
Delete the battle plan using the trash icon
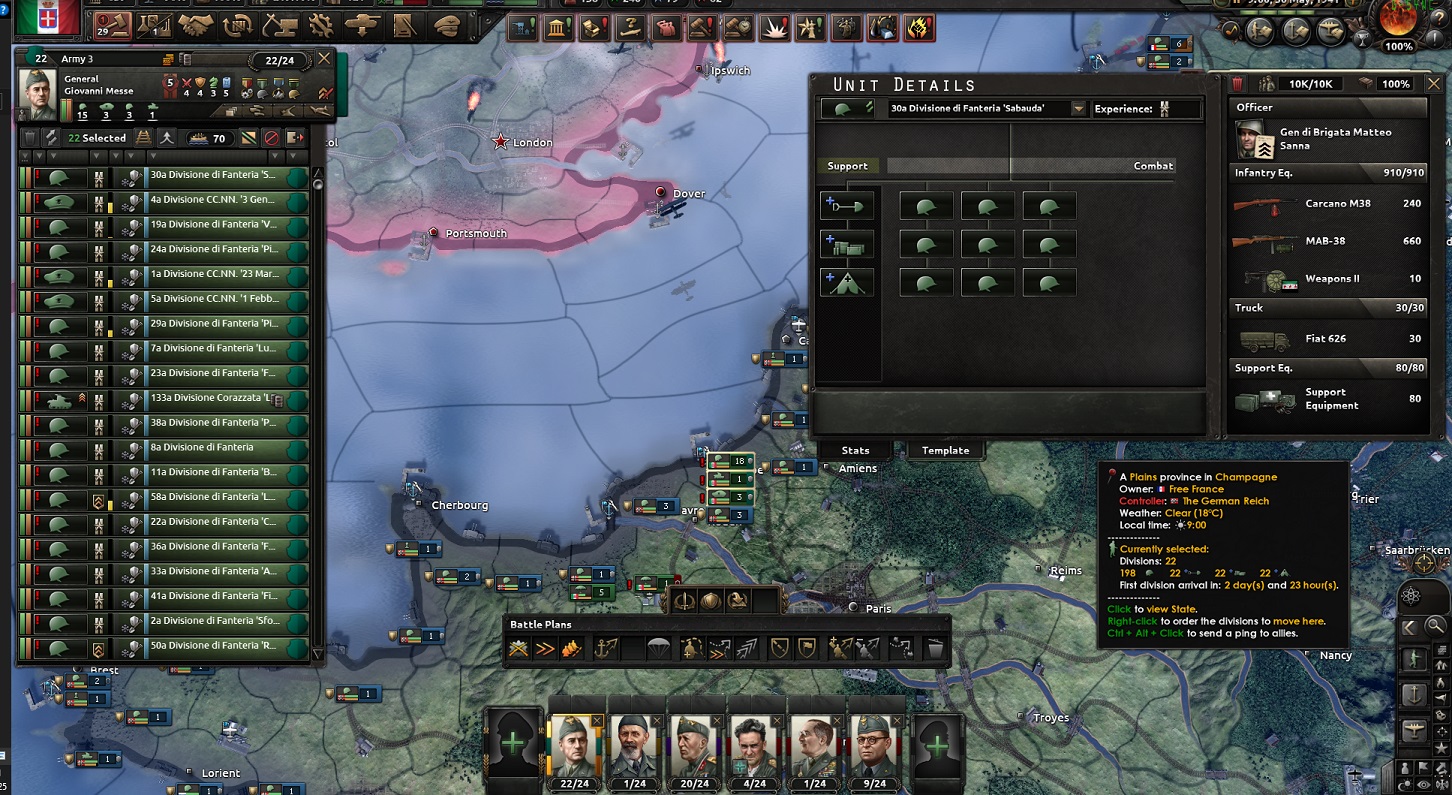(x=934, y=647)
